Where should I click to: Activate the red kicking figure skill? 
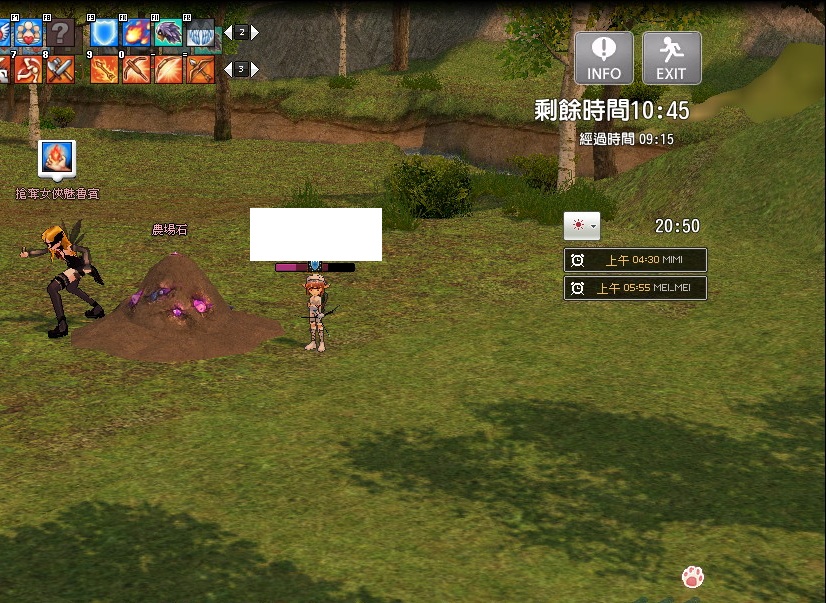pos(28,69)
